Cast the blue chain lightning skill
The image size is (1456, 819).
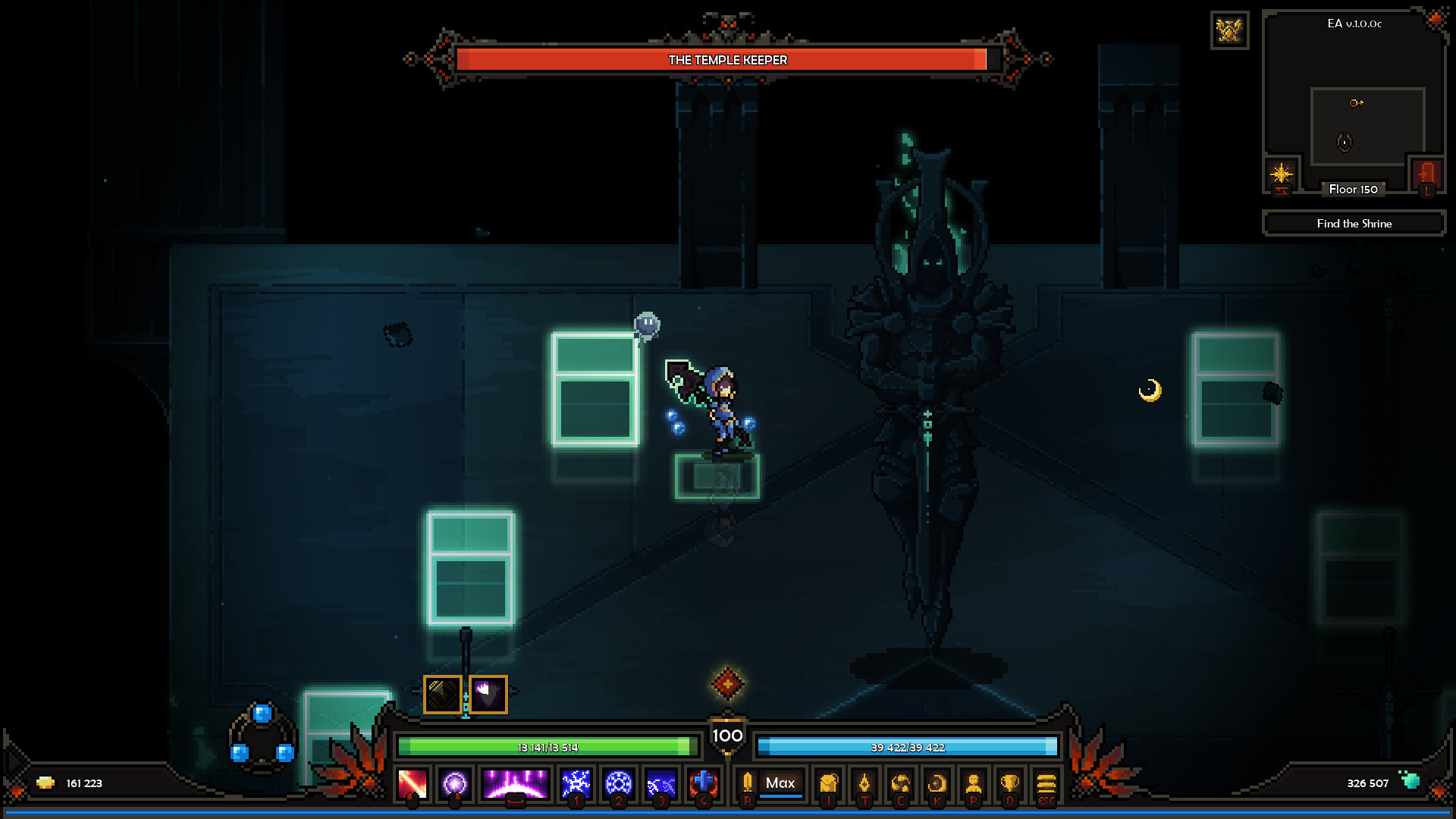661,783
